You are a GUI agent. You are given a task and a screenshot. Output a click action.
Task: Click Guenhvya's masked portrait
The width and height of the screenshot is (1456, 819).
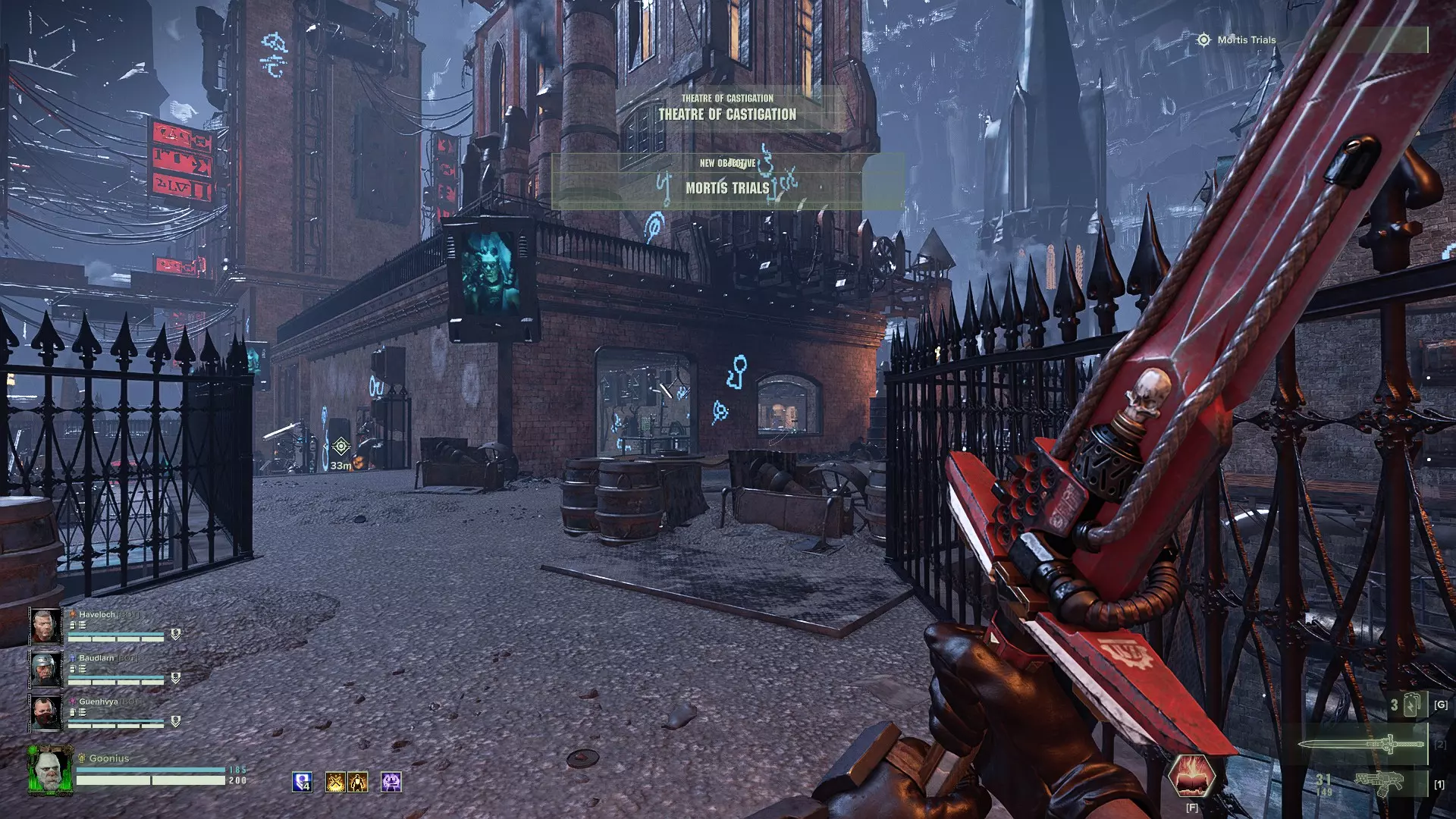click(45, 714)
